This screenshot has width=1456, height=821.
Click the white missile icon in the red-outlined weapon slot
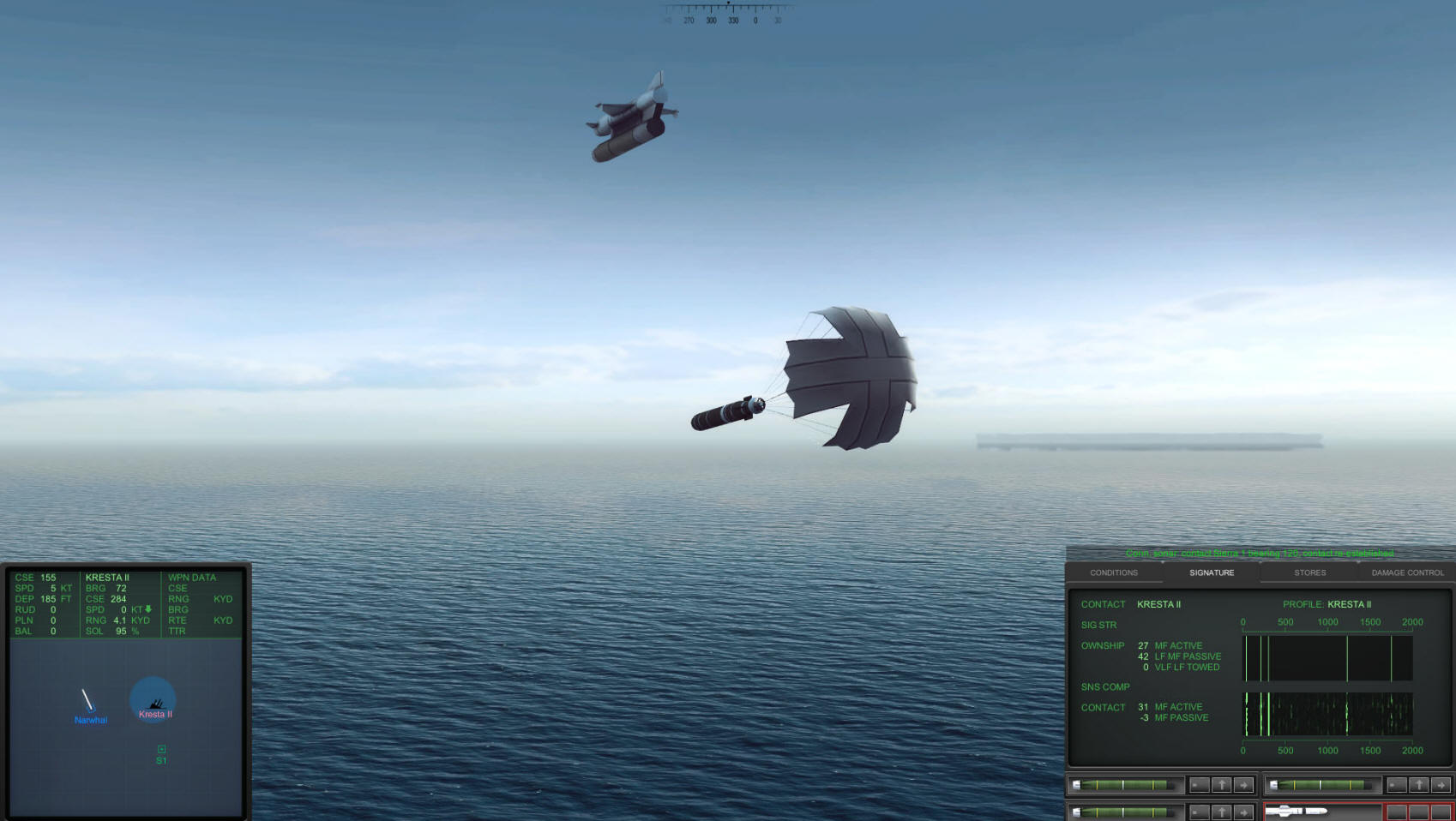tap(1295, 810)
